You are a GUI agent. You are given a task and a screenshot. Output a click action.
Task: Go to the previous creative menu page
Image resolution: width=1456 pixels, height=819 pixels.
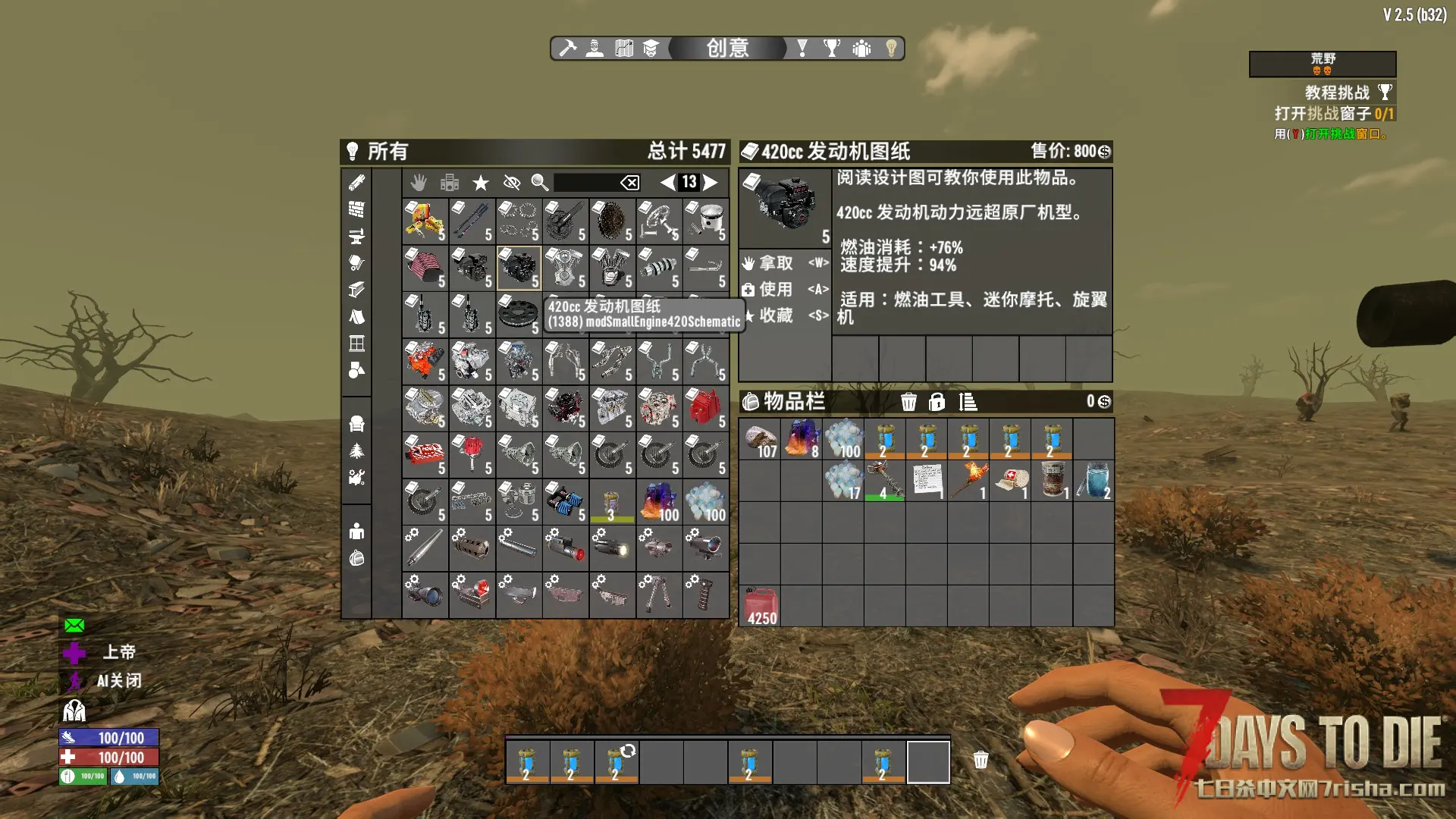click(667, 182)
